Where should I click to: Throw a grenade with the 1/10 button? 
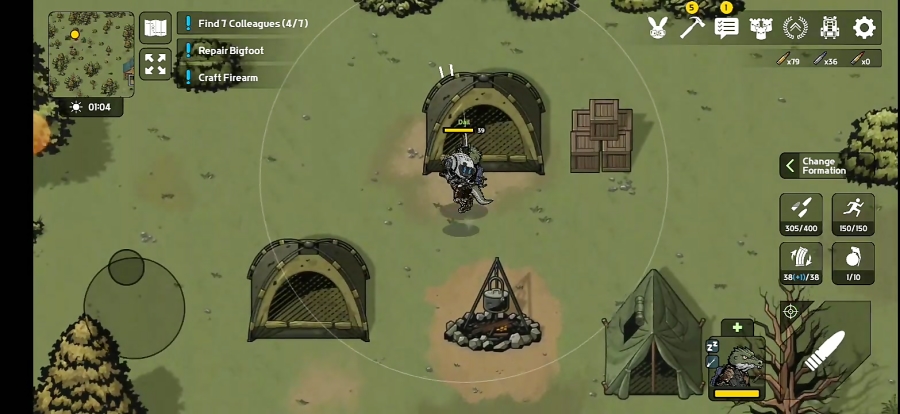(x=853, y=263)
